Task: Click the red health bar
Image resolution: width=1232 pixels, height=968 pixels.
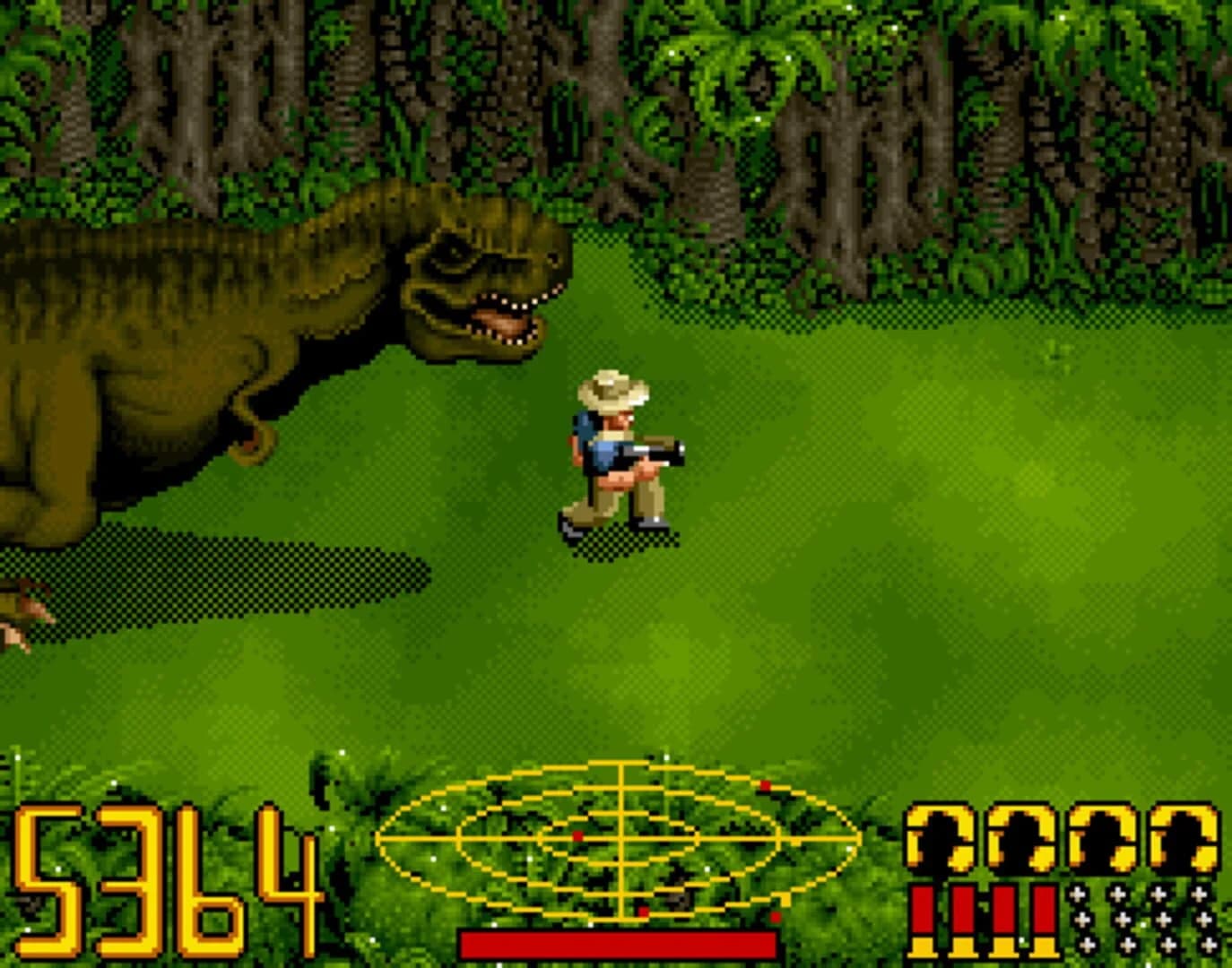Action: pyautogui.click(x=619, y=941)
